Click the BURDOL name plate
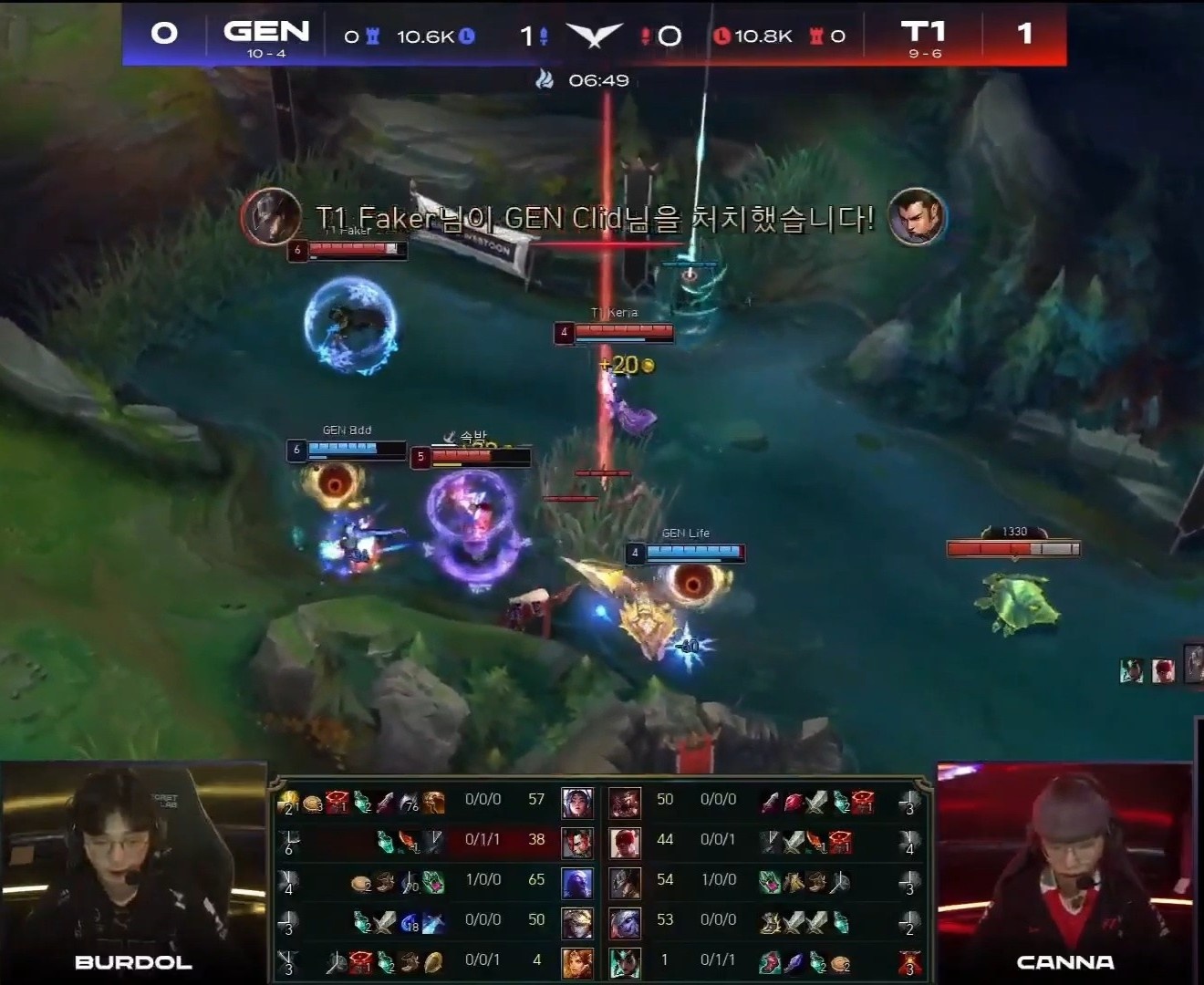1204x985 pixels. pos(130,962)
